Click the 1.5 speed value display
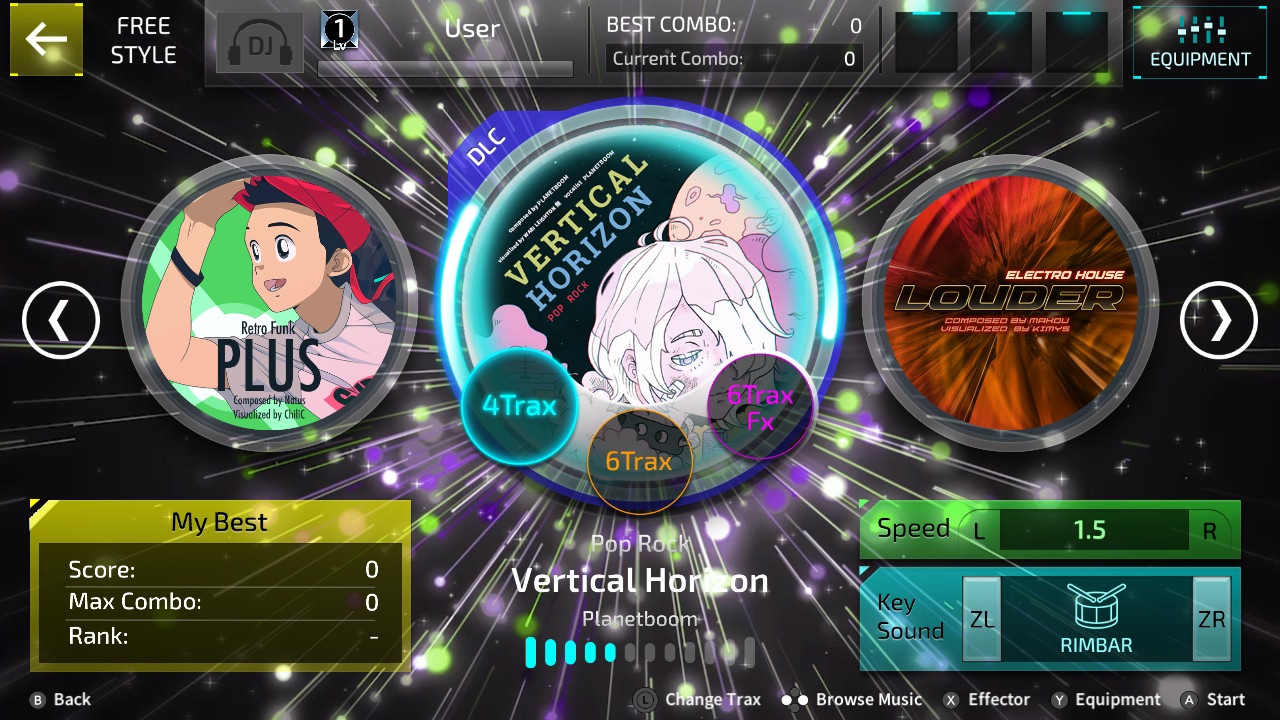The height and width of the screenshot is (720, 1280). 1092,530
